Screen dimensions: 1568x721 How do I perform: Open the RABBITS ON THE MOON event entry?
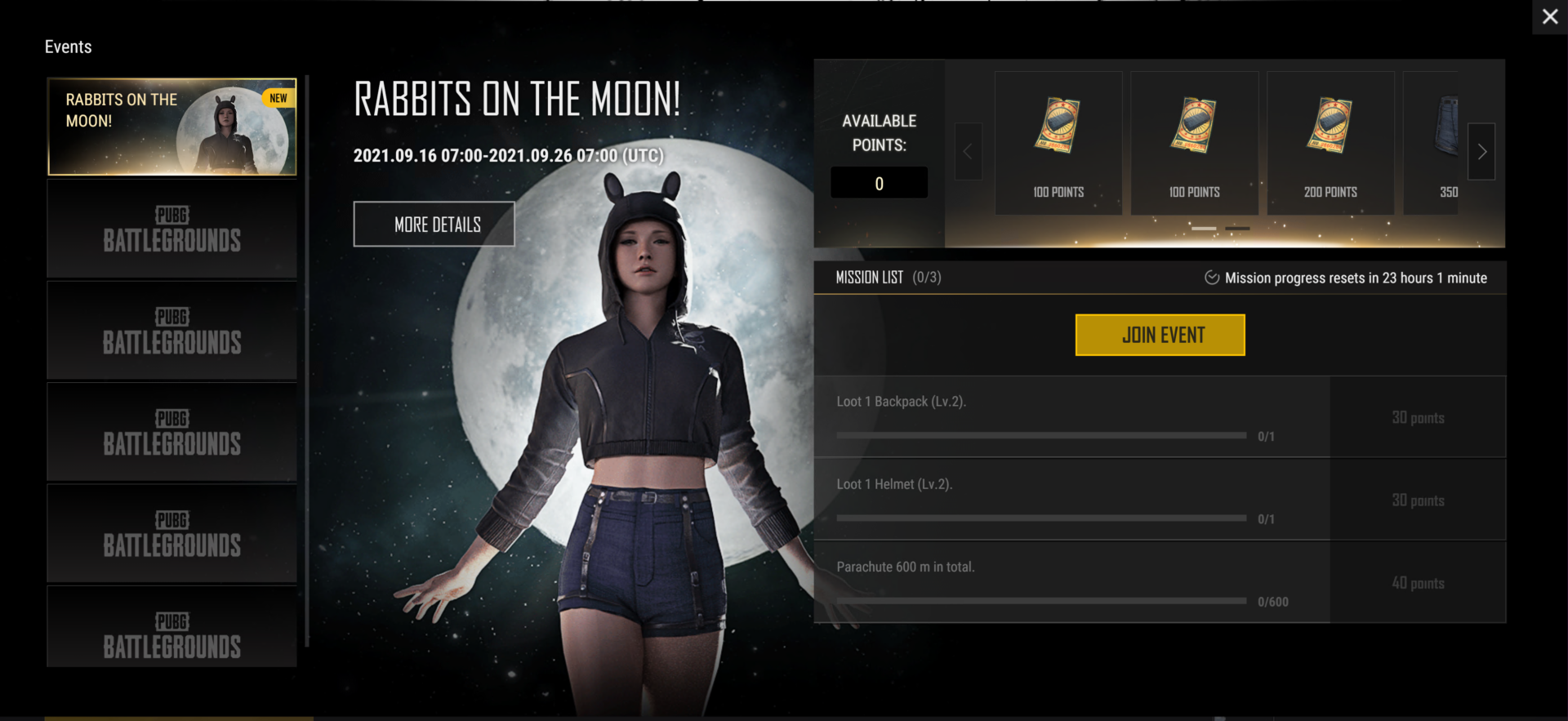coord(171,127)
